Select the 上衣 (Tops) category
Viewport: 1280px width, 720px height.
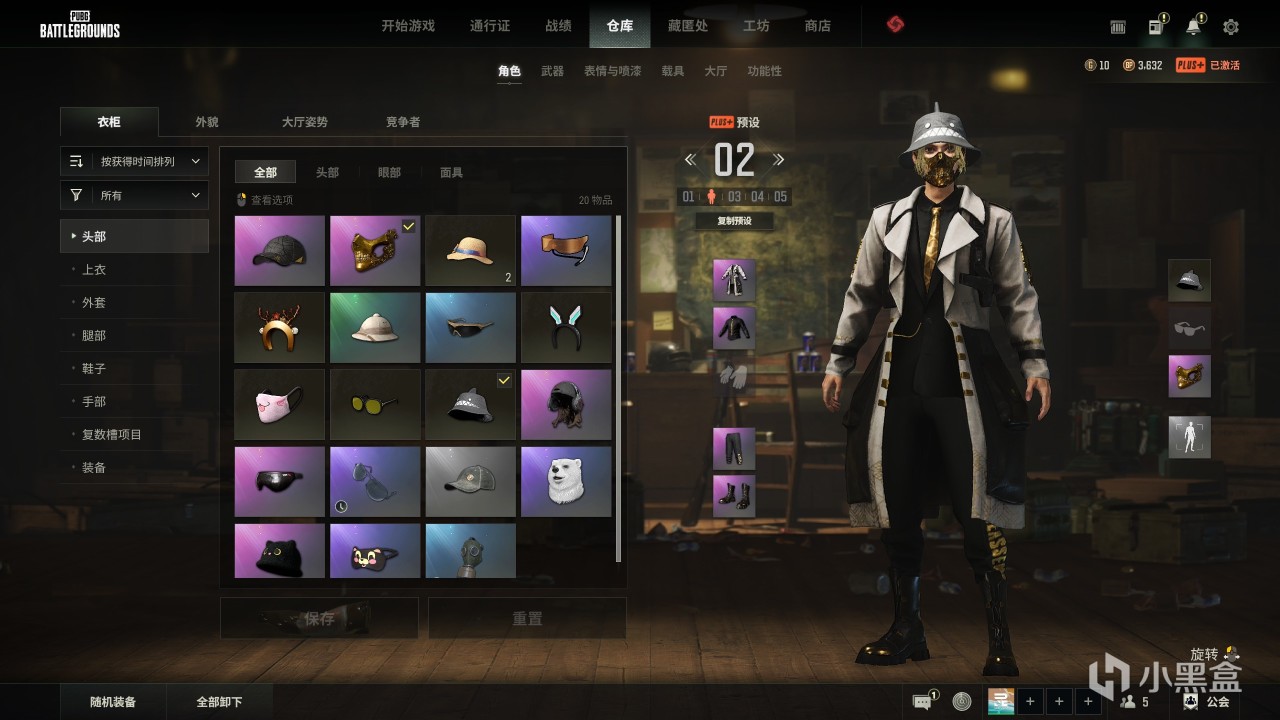94,270
